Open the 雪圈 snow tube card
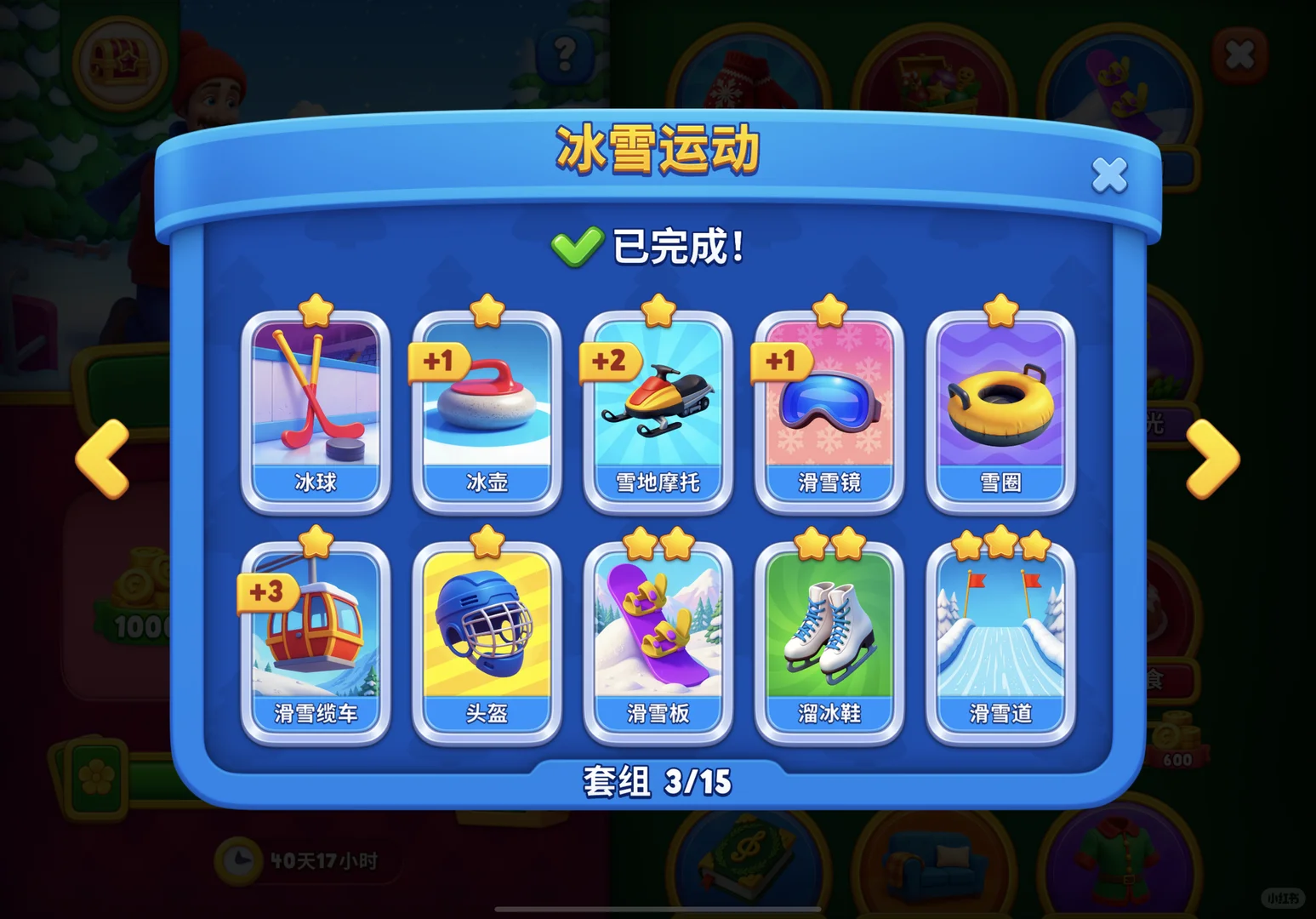The width and height of the screenshot is (1316, 919). [x=1000, y=408]
